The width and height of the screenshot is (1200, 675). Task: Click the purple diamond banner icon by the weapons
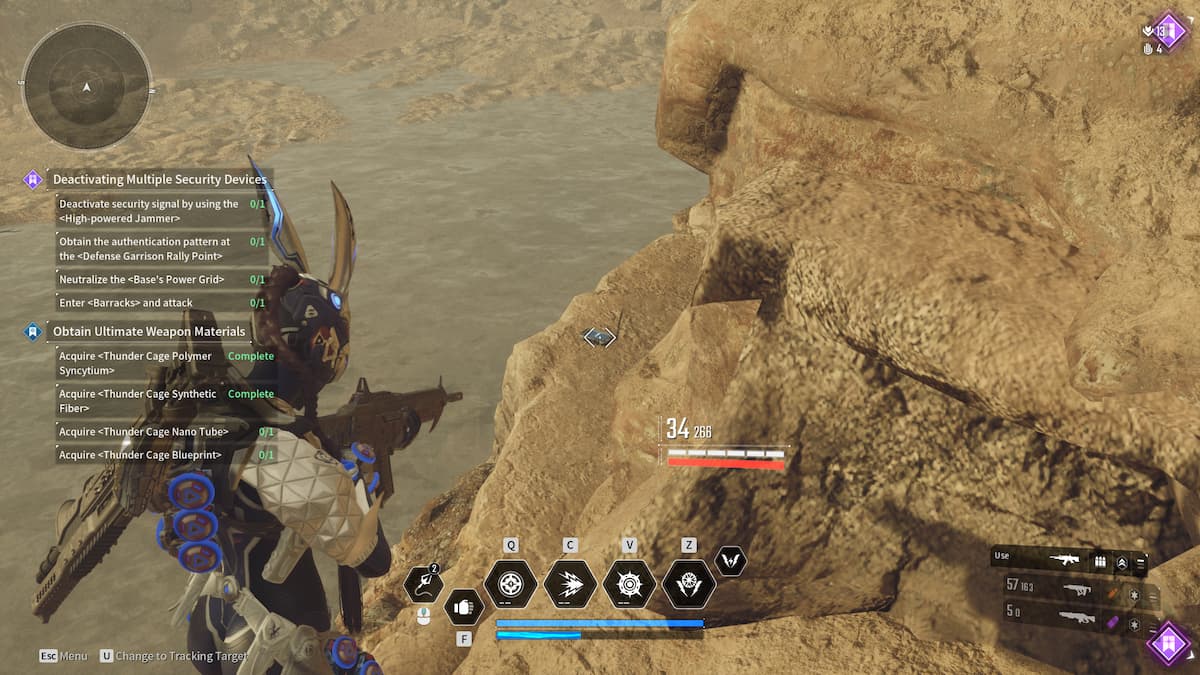coord(1167,641)
